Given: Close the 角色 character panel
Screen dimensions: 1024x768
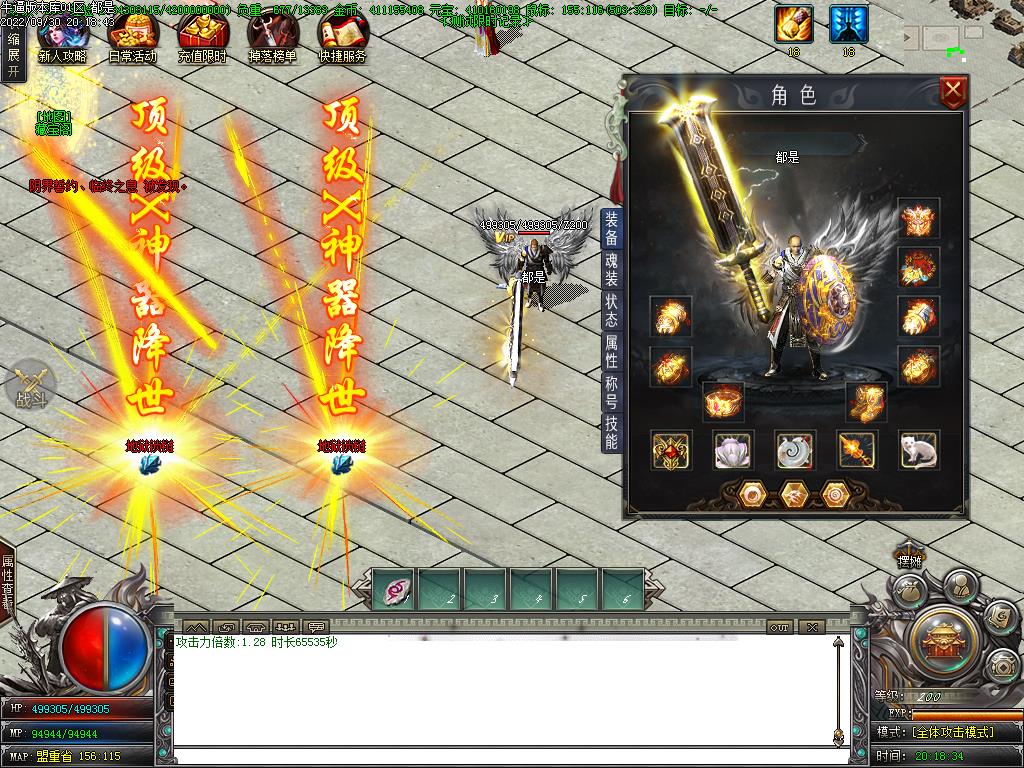Looking at the screenshot, I should (x=954, y=93).
